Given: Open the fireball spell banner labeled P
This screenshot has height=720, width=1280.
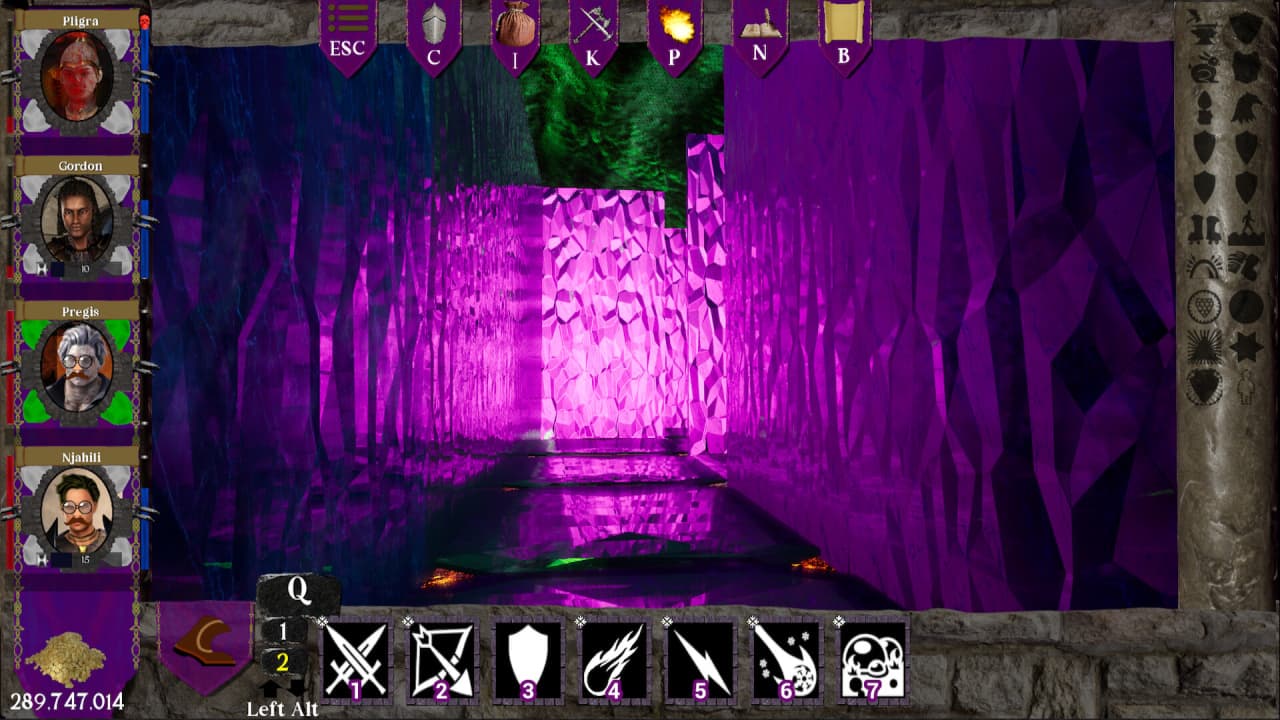Looking at the screenshot, I should [673, 34].
